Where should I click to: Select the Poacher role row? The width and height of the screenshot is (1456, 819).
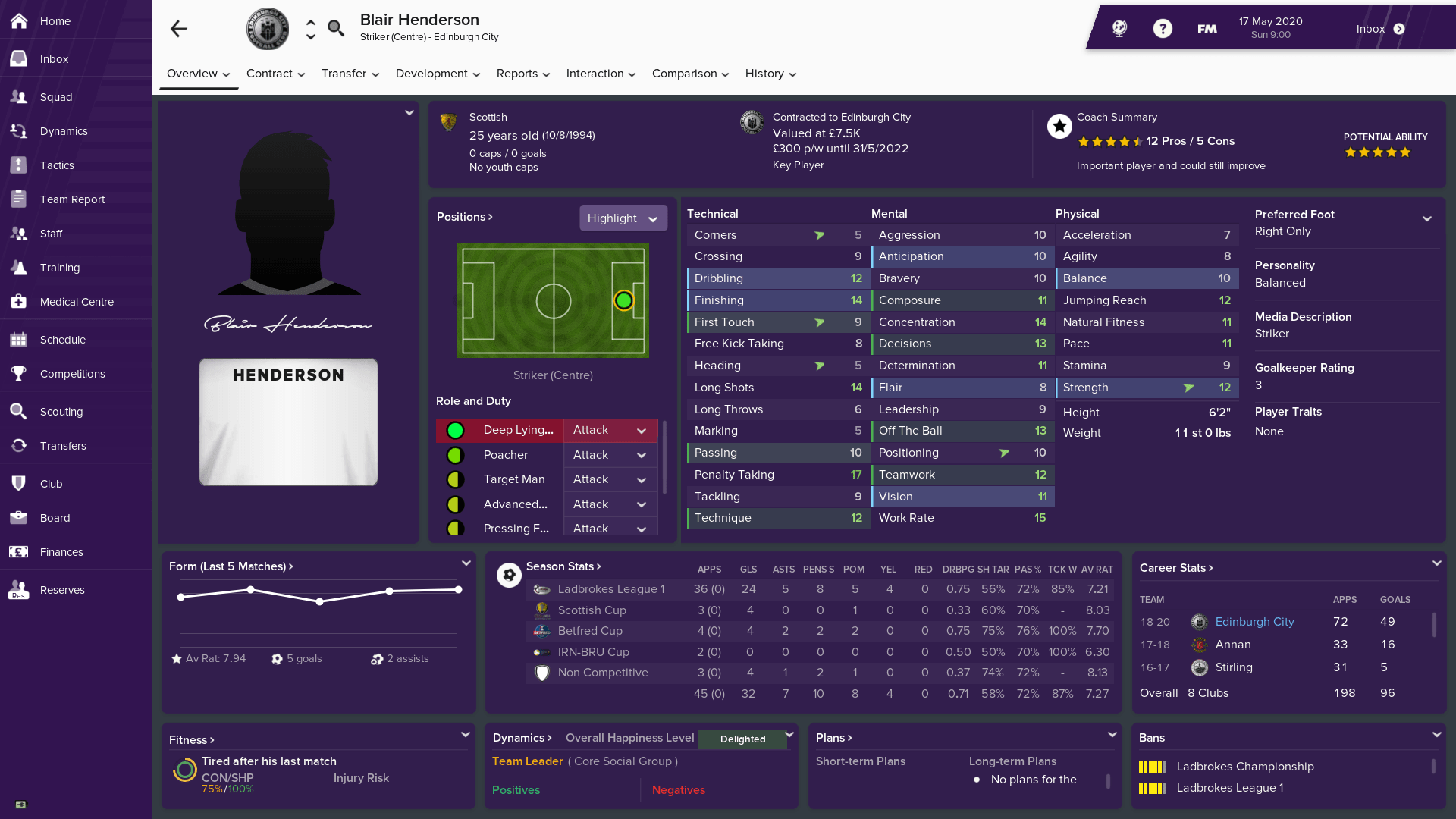505,455
